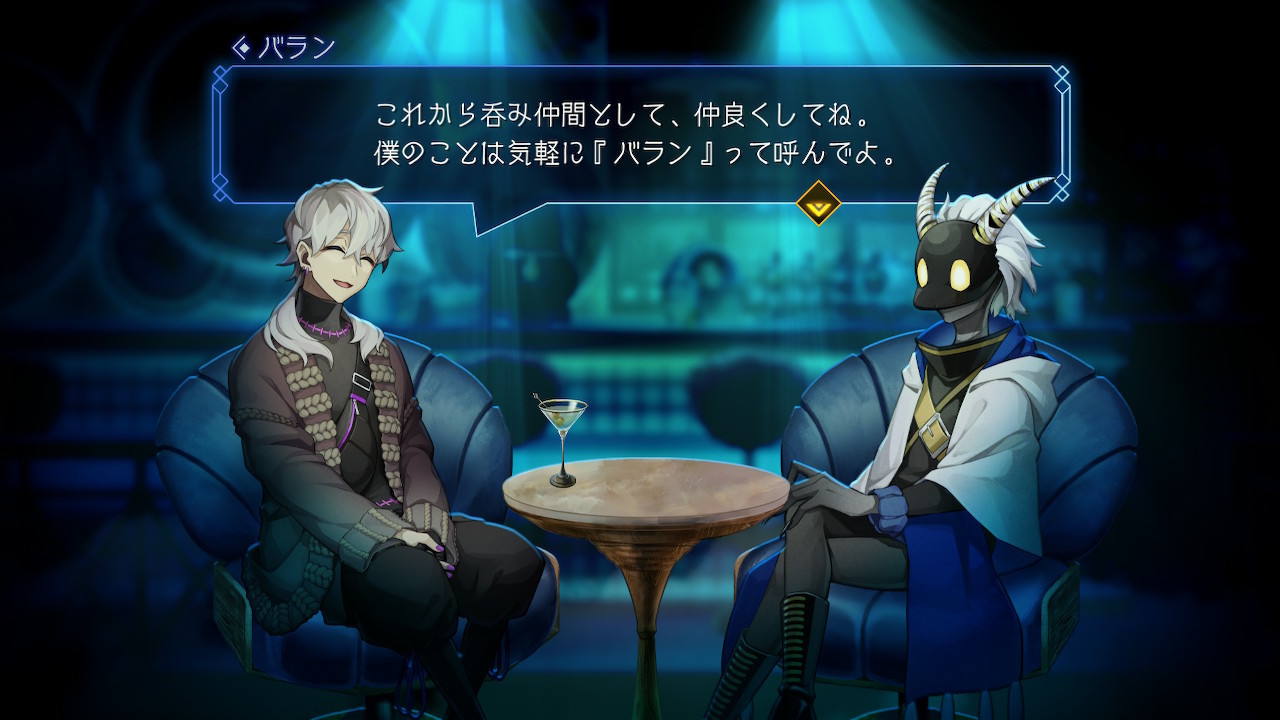This screenshot has height=720, width=1280.
Task: Click the dialogue box to continue
Action: pyautogui.click(x=640, y=135)
